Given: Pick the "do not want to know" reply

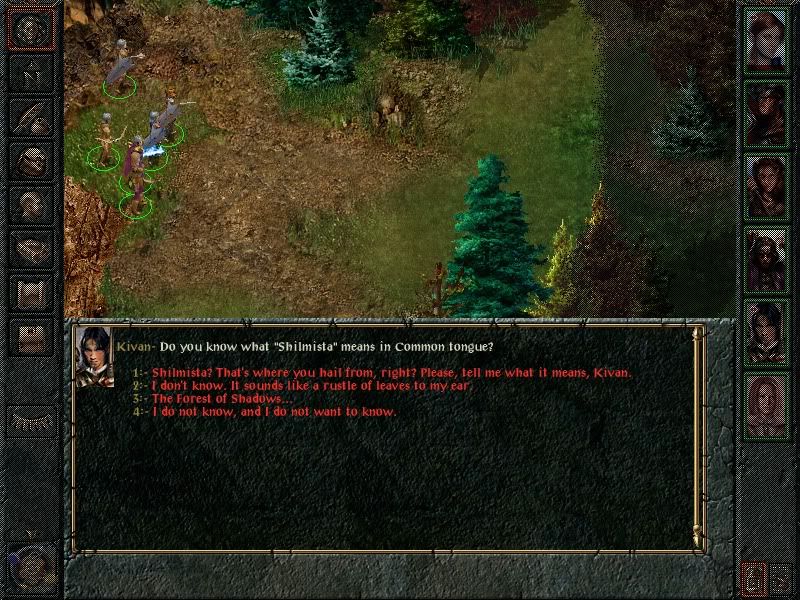Looking at the screenshot, I should (x=274, y=412).
